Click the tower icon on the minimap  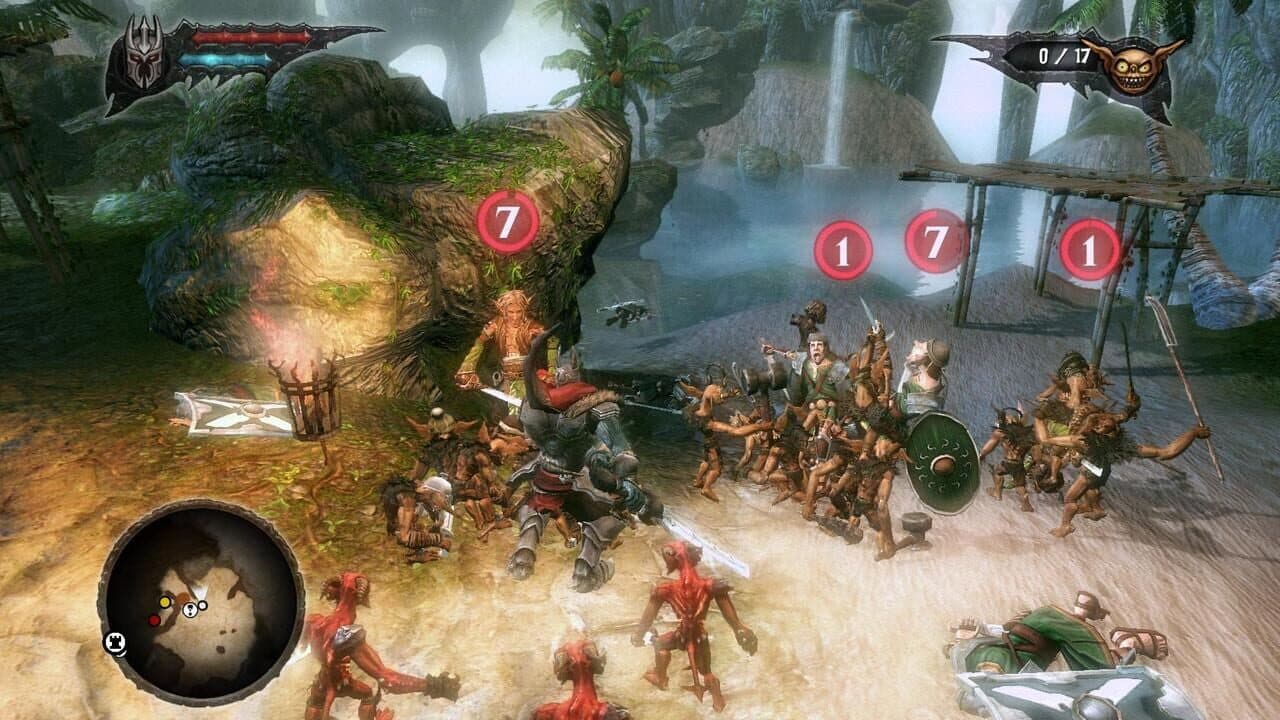pos(114,643)
